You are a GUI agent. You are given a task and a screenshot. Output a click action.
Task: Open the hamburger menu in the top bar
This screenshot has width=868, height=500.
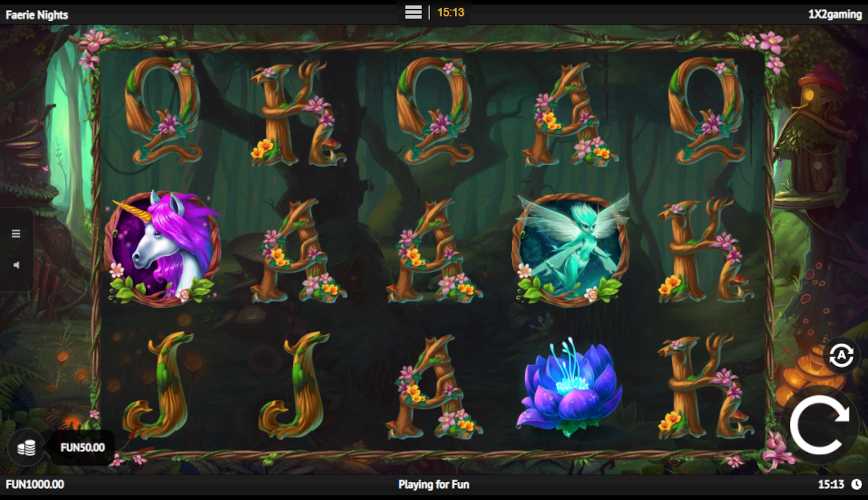(414, 12)
